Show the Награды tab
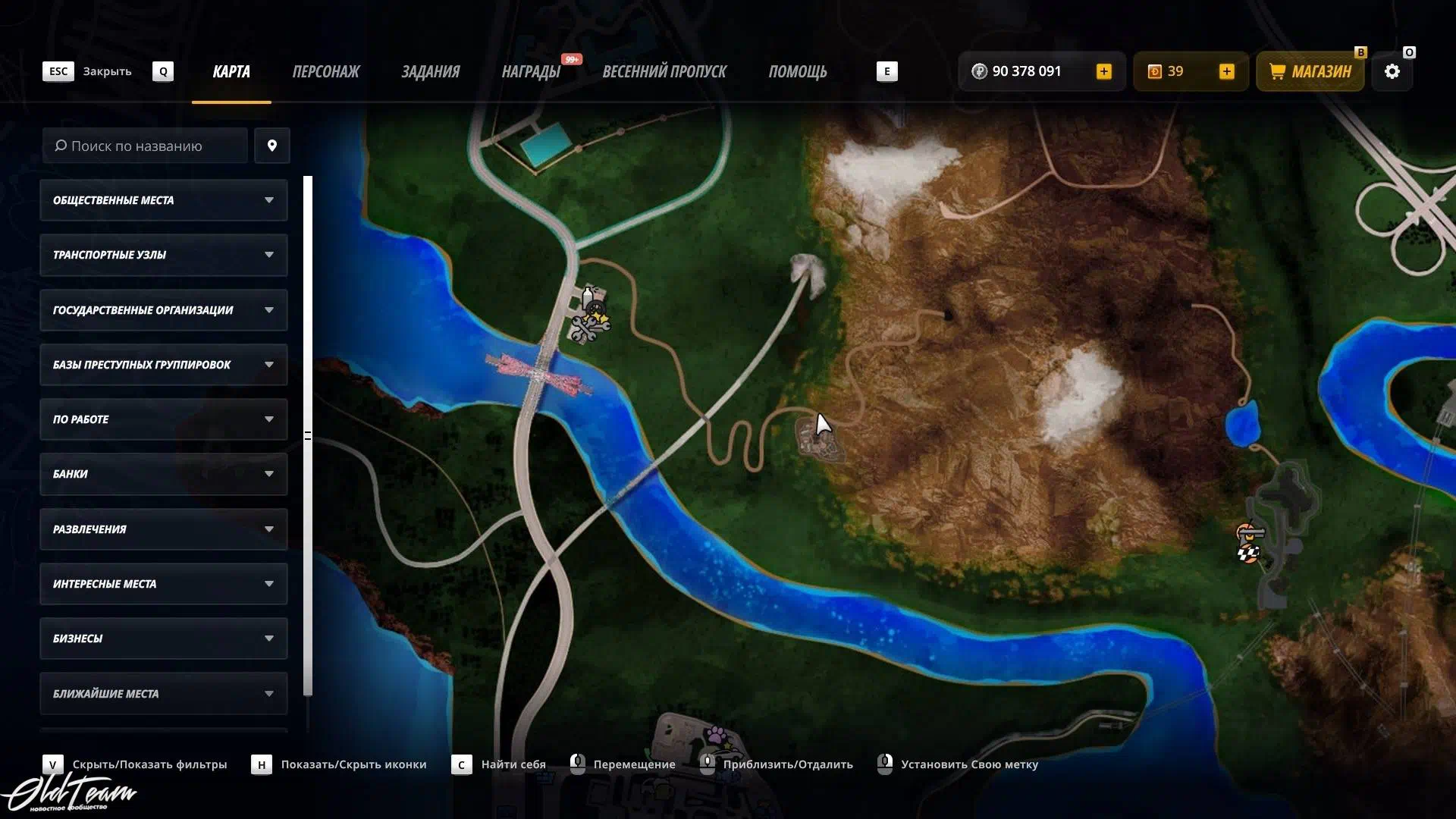The width and height of the screenshot is (1456, 819). click(531, 71)
